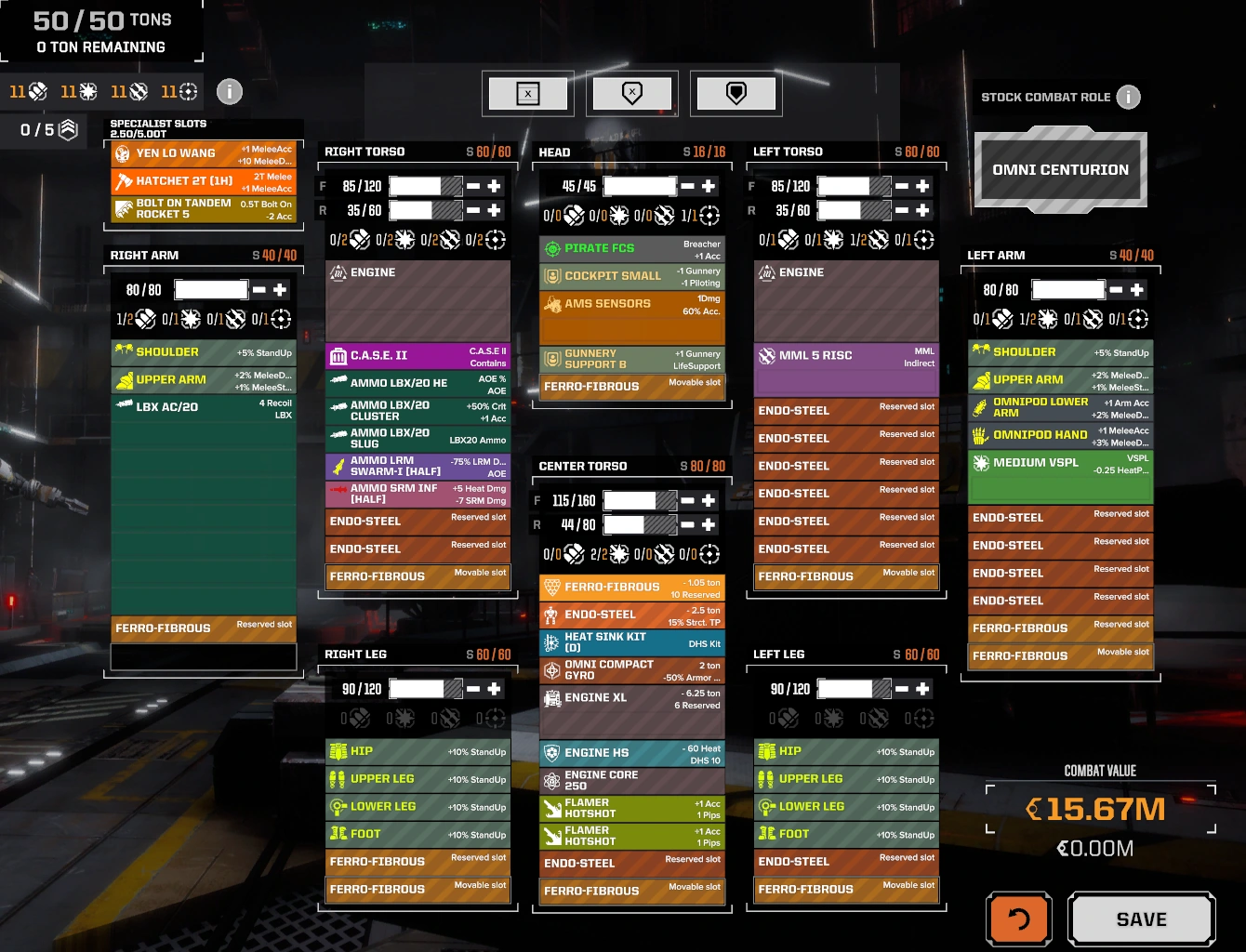1246x952 pixels.
Task: Toggle the max armor shield icon
Action: pyautogui.click(x=736, y=93)
